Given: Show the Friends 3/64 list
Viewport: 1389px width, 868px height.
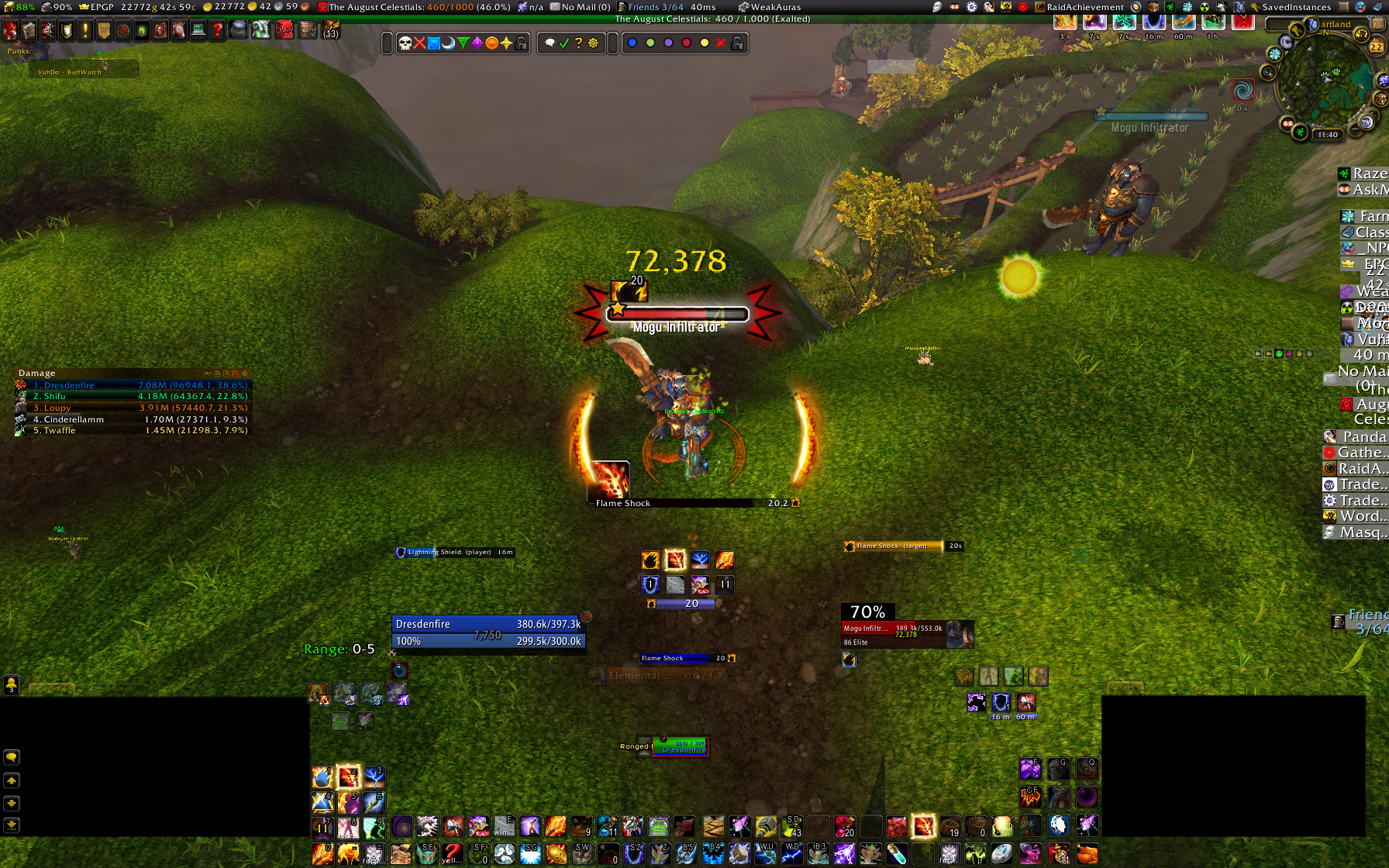Looking at the screenshot, I should 655,7.
